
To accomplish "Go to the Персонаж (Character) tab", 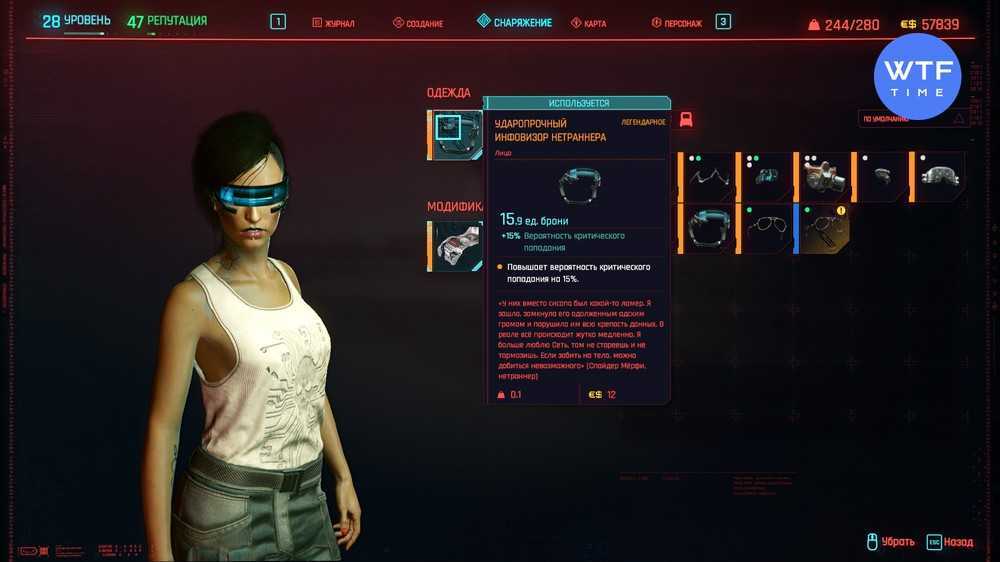I will click(682, 22).
